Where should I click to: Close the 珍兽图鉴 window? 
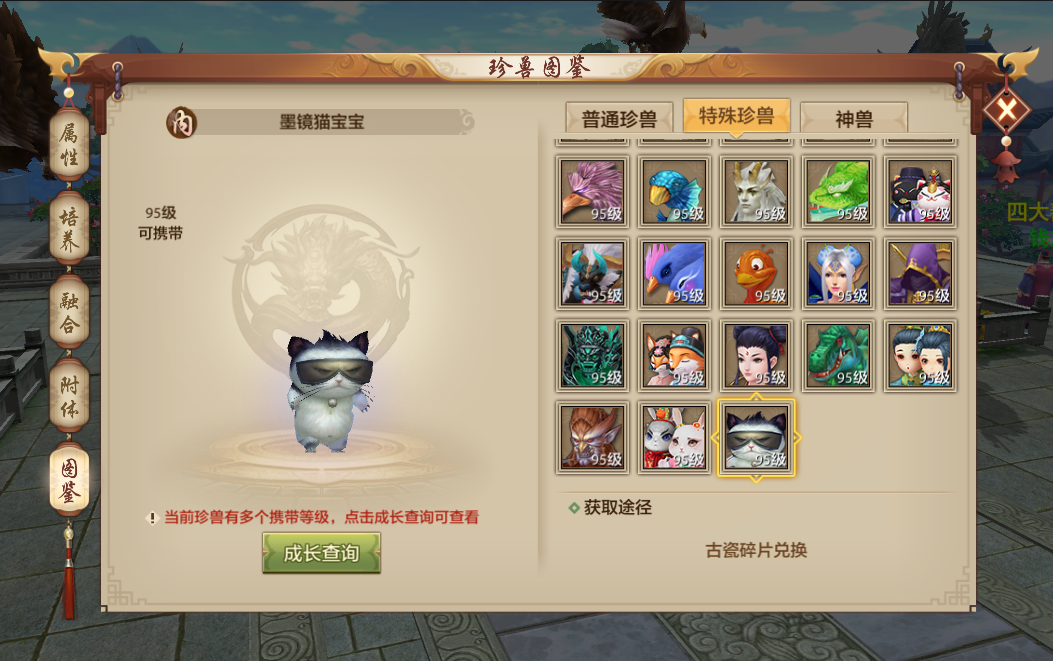pos(1005,109)
